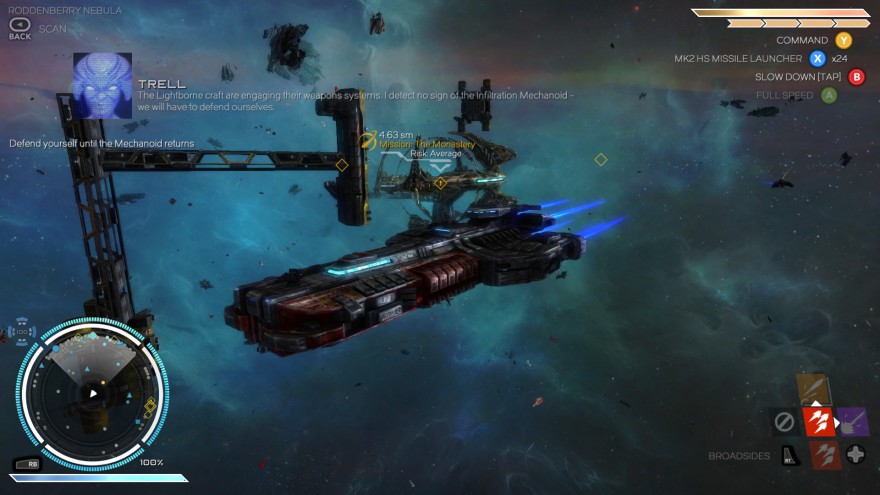
Task: Click the ship shield status icon
Action: pyautogui.click(x=22, y=331)
